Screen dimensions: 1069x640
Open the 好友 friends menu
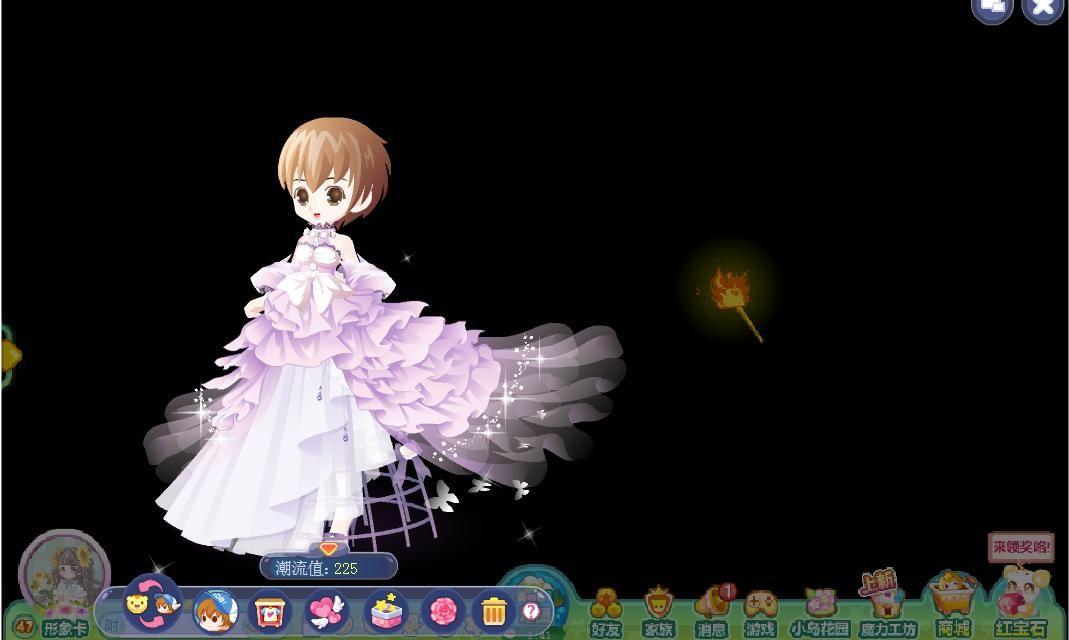[x=605, y=611]
